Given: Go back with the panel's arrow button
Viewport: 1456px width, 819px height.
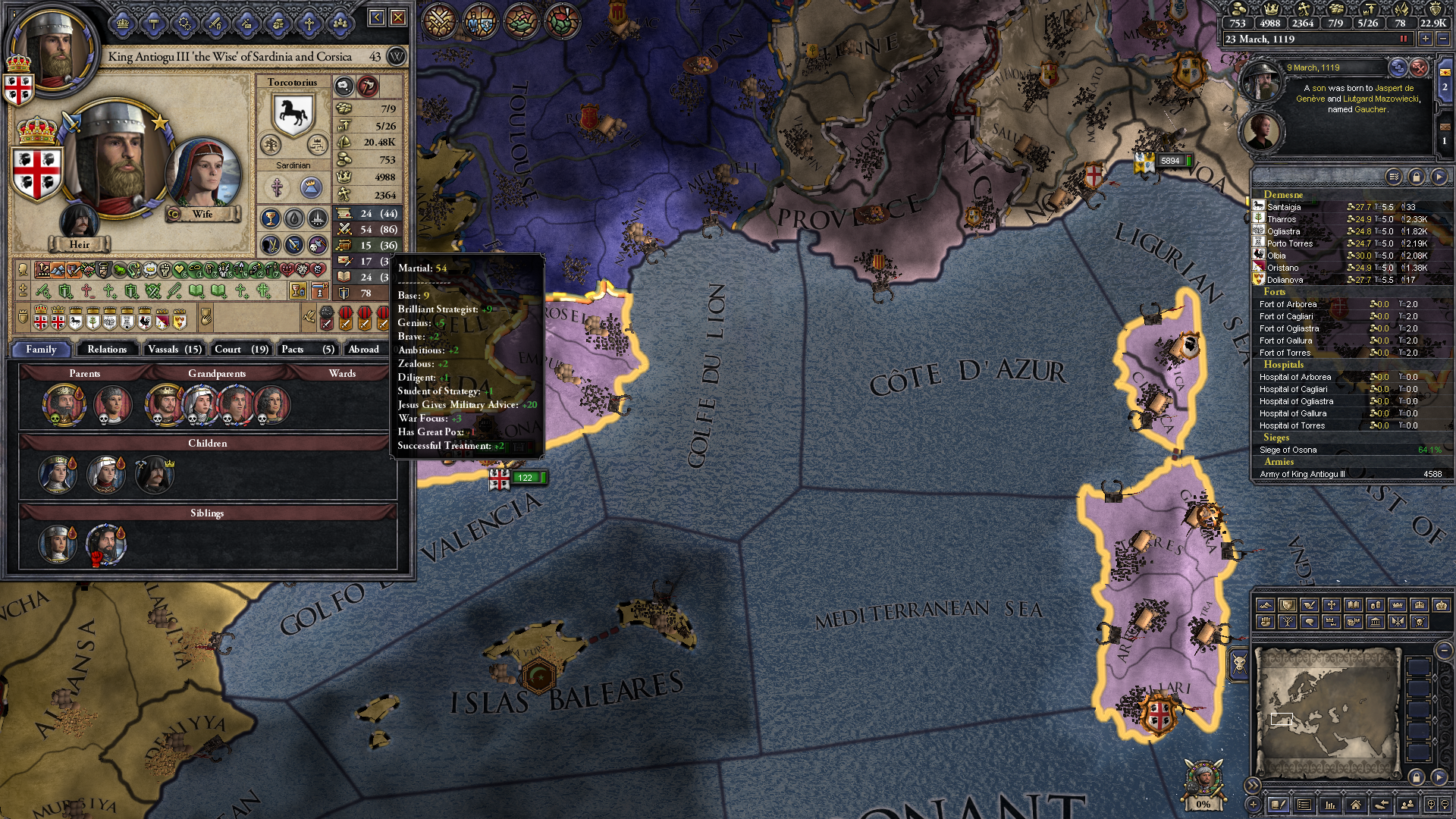Looking at the screenshot, I should pyautogui.click(x=377, y=17).
